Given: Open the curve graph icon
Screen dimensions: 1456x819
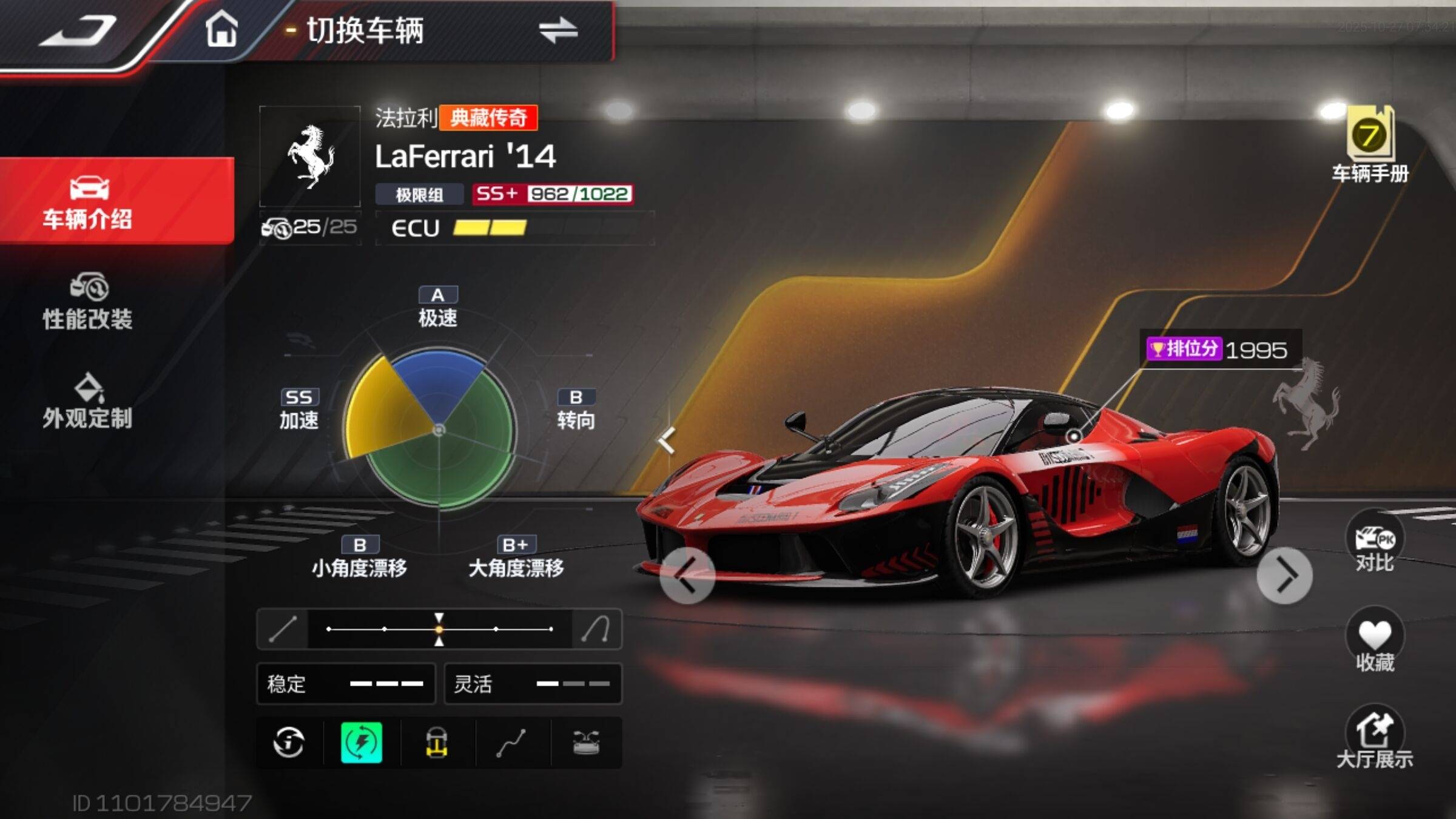Looking at the screenshot, I should tap(511, 742).
